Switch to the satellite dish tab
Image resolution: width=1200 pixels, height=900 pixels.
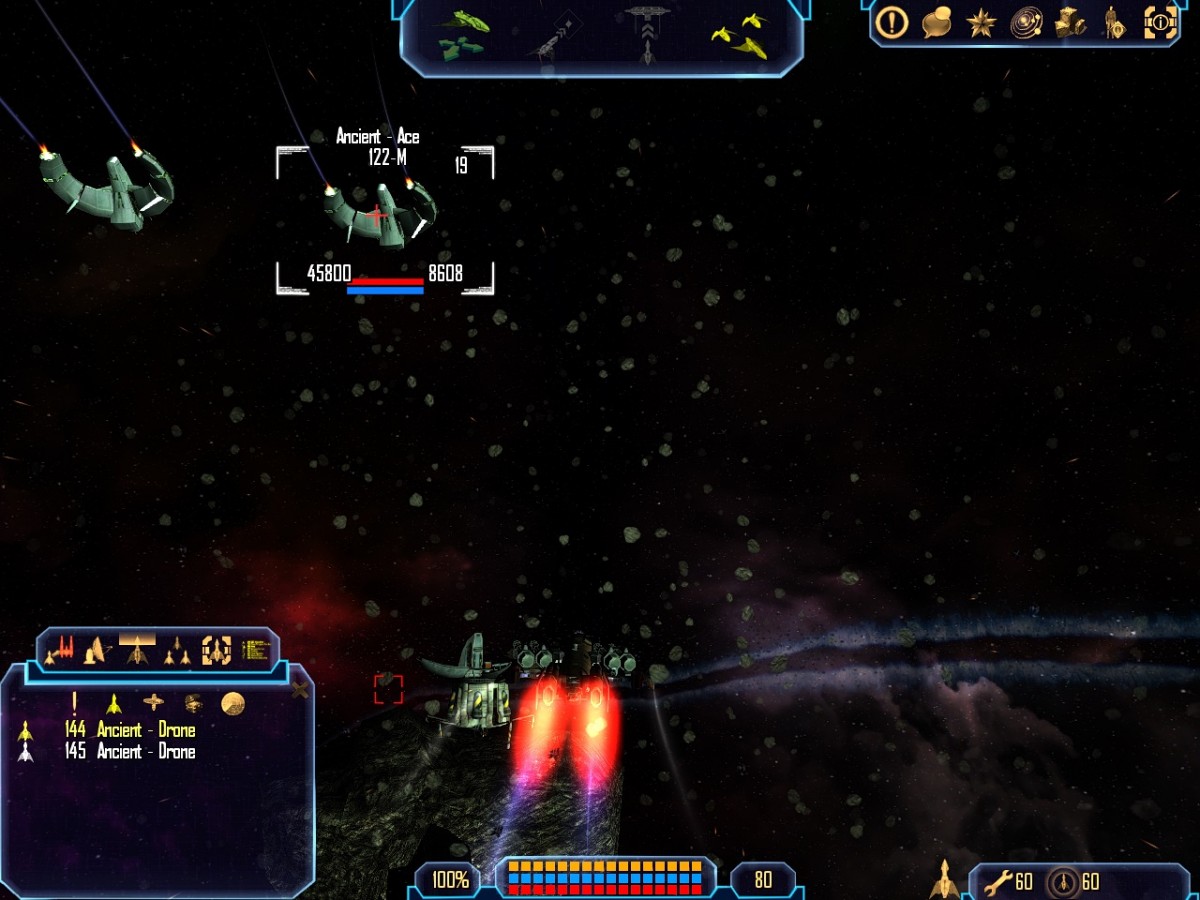click(98, 651)
